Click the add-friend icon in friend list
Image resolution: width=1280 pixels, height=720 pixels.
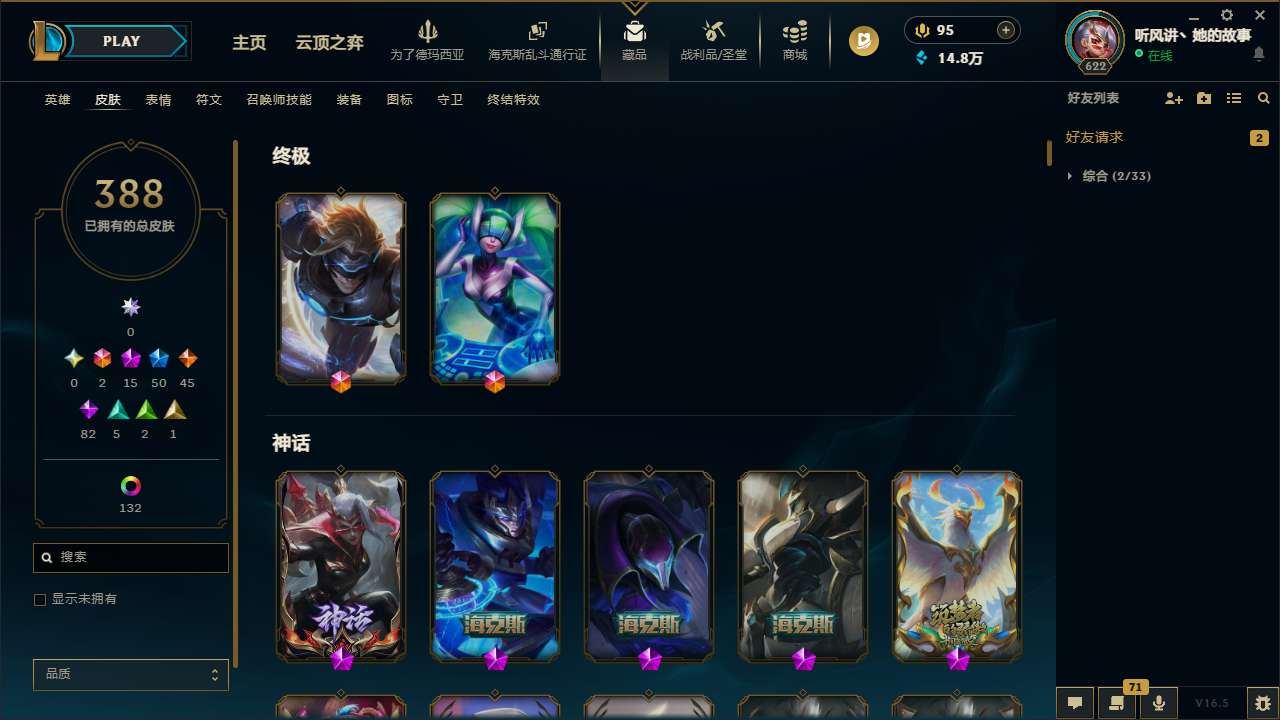pos(1173,98)
